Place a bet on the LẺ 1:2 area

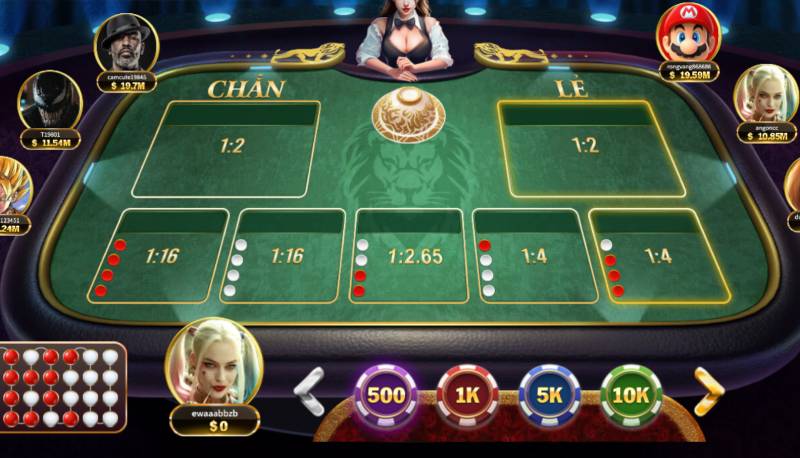(x=586, y=148)
